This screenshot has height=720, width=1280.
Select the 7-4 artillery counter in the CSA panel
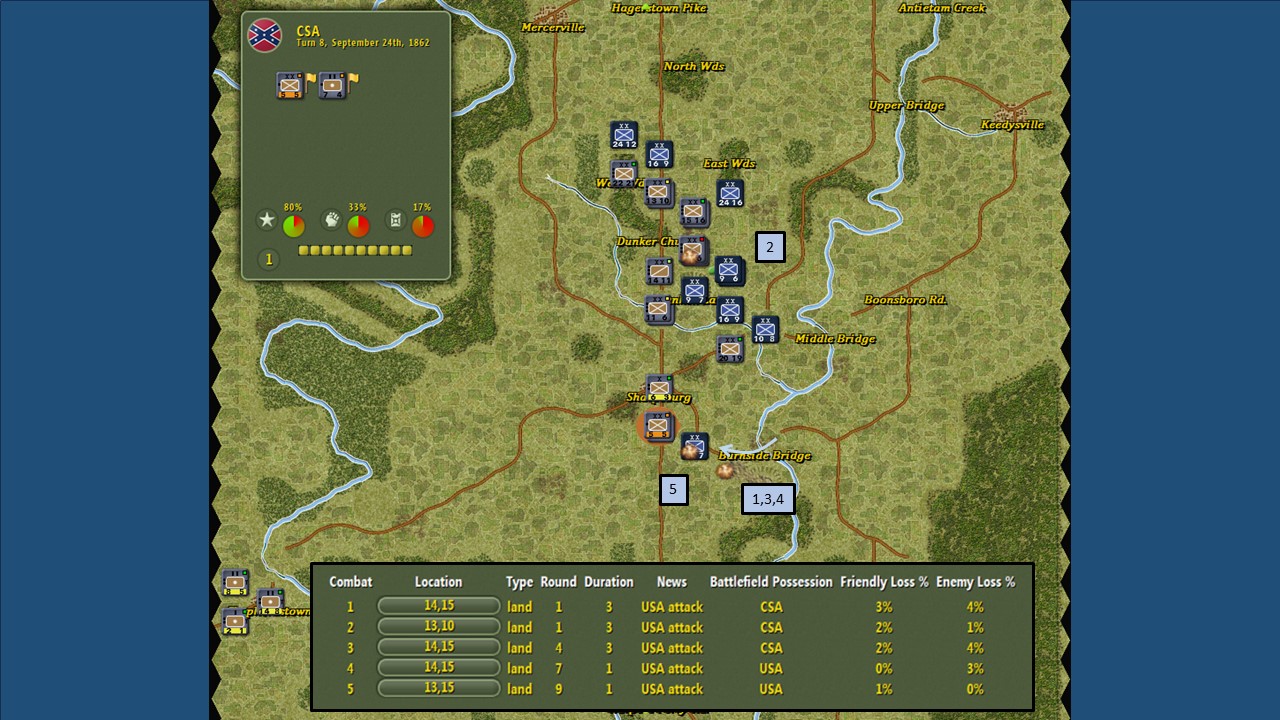click(333, 85)
